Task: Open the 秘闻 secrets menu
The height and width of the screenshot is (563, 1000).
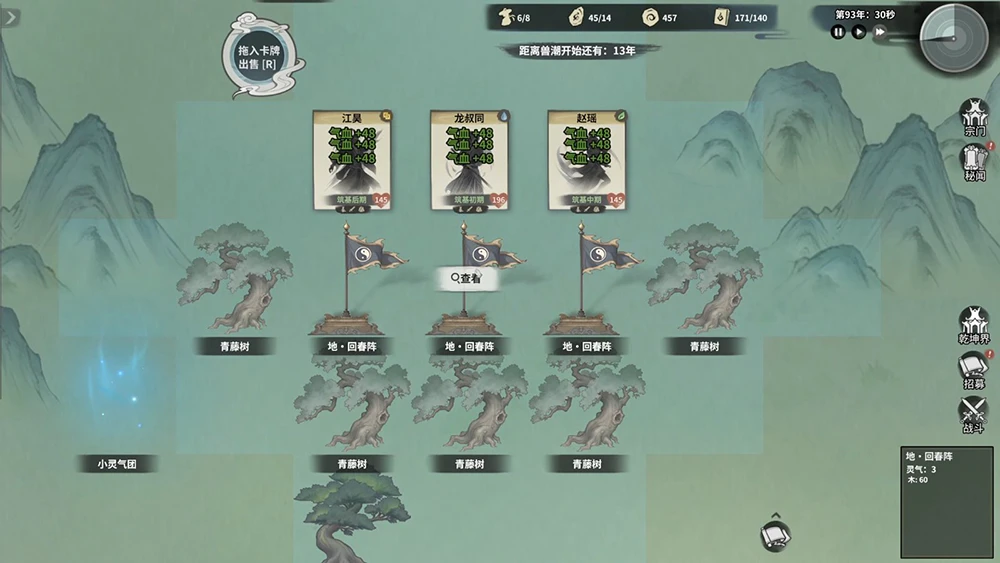Action: click(x=974, y=162)
